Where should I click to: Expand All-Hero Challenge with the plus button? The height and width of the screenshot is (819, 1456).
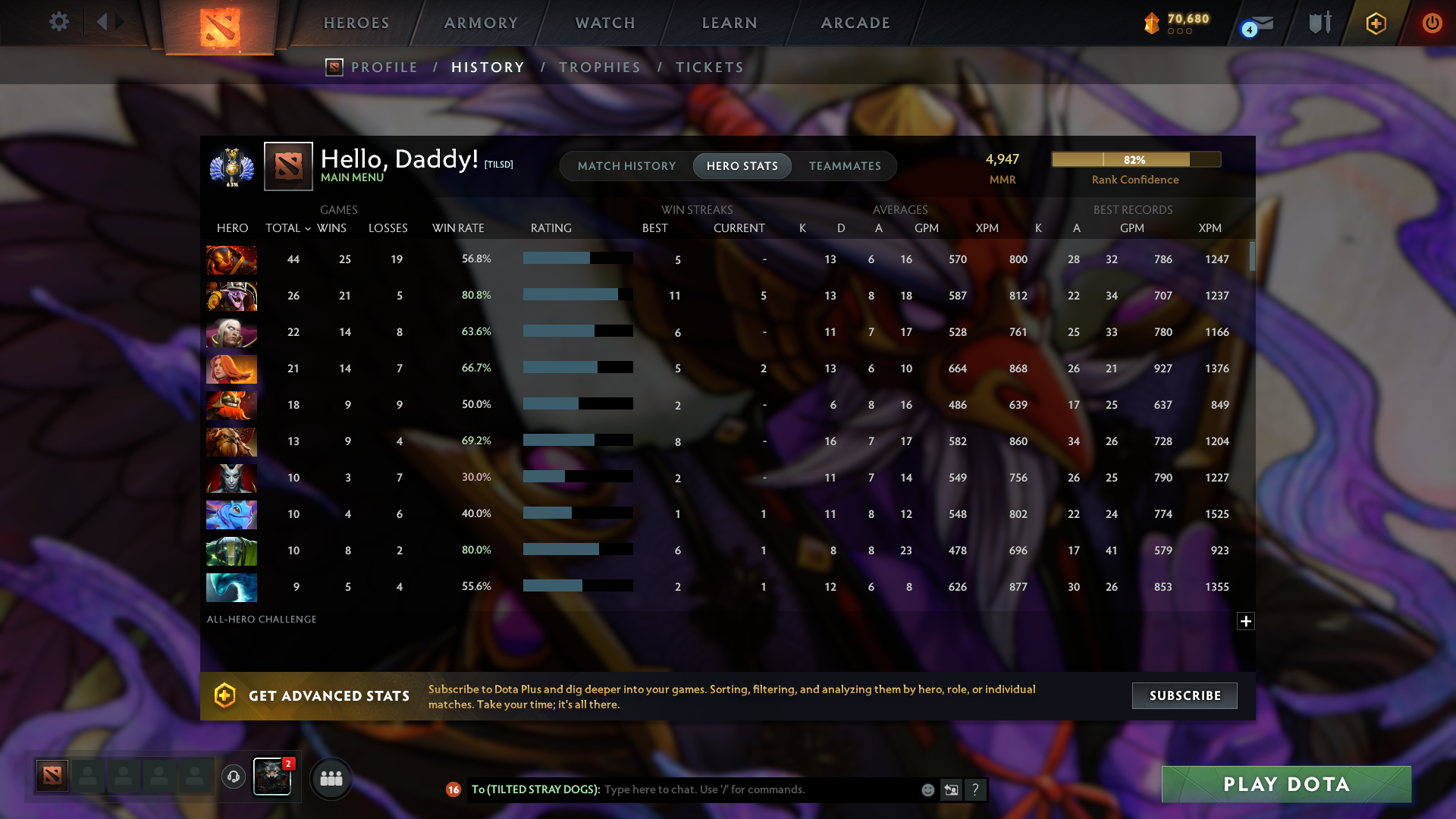[x=1245, y=621]
